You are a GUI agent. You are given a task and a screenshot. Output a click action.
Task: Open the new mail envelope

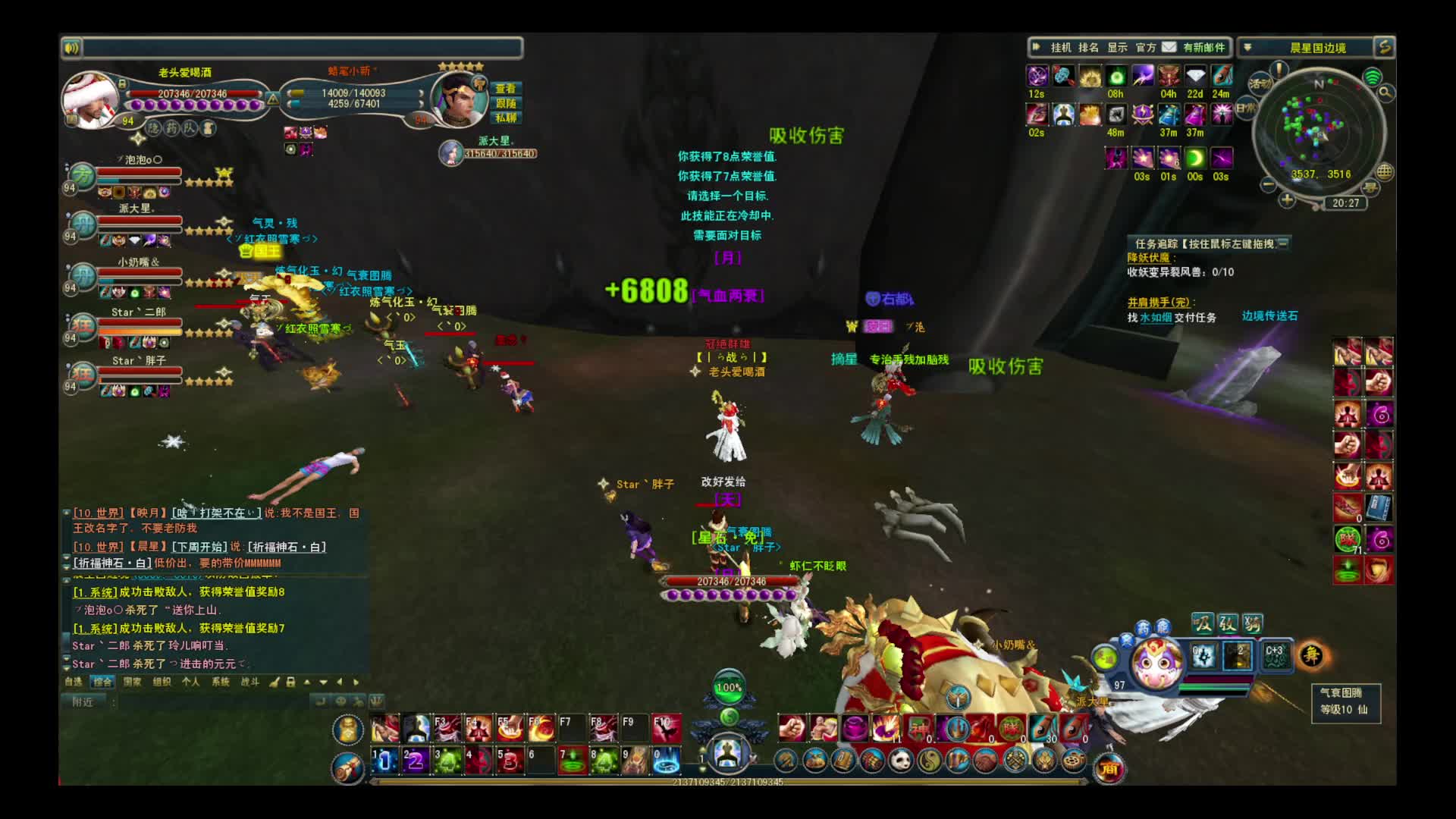(1169, 47)
